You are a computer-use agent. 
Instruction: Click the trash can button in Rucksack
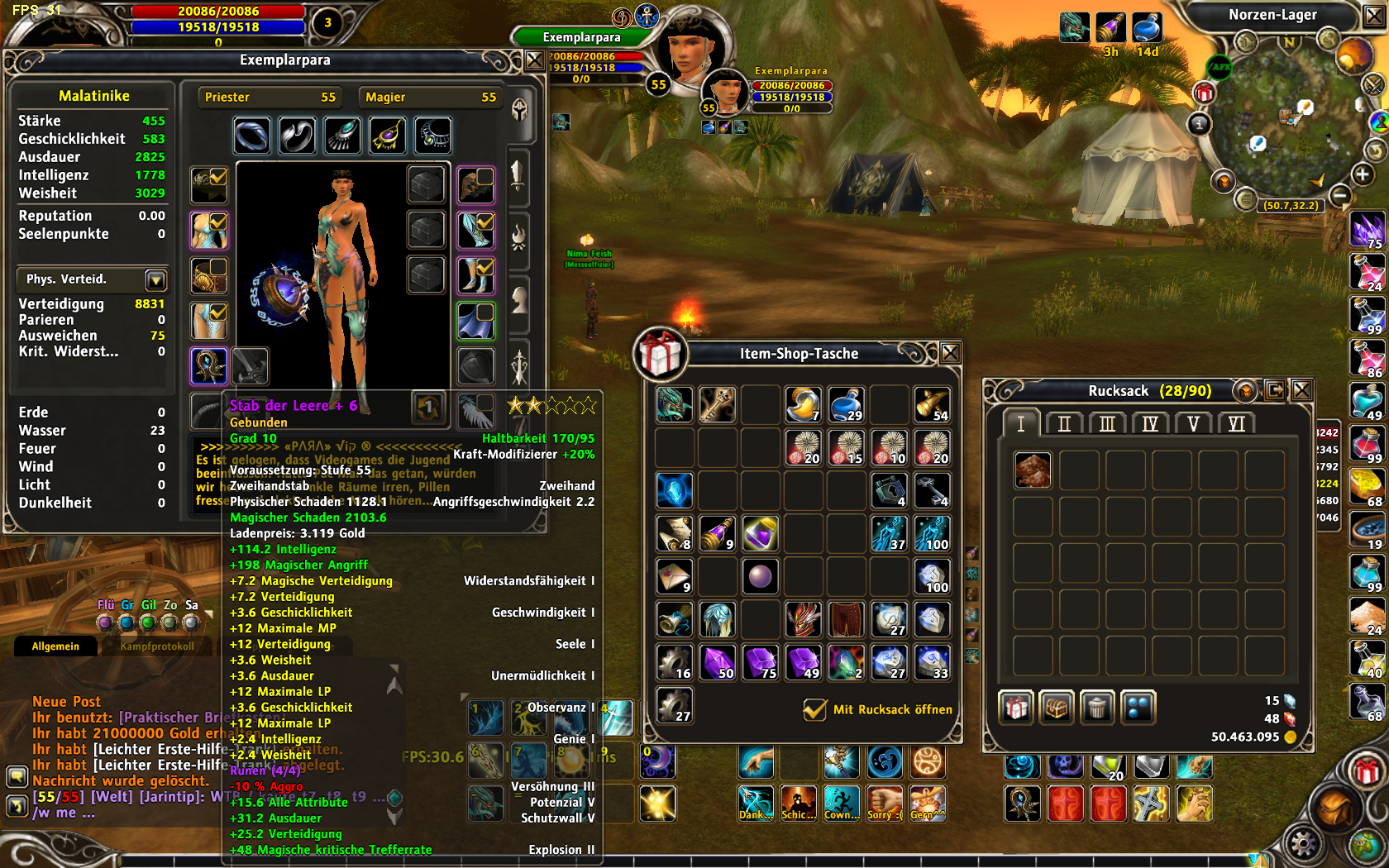[x=1096, y=708]
